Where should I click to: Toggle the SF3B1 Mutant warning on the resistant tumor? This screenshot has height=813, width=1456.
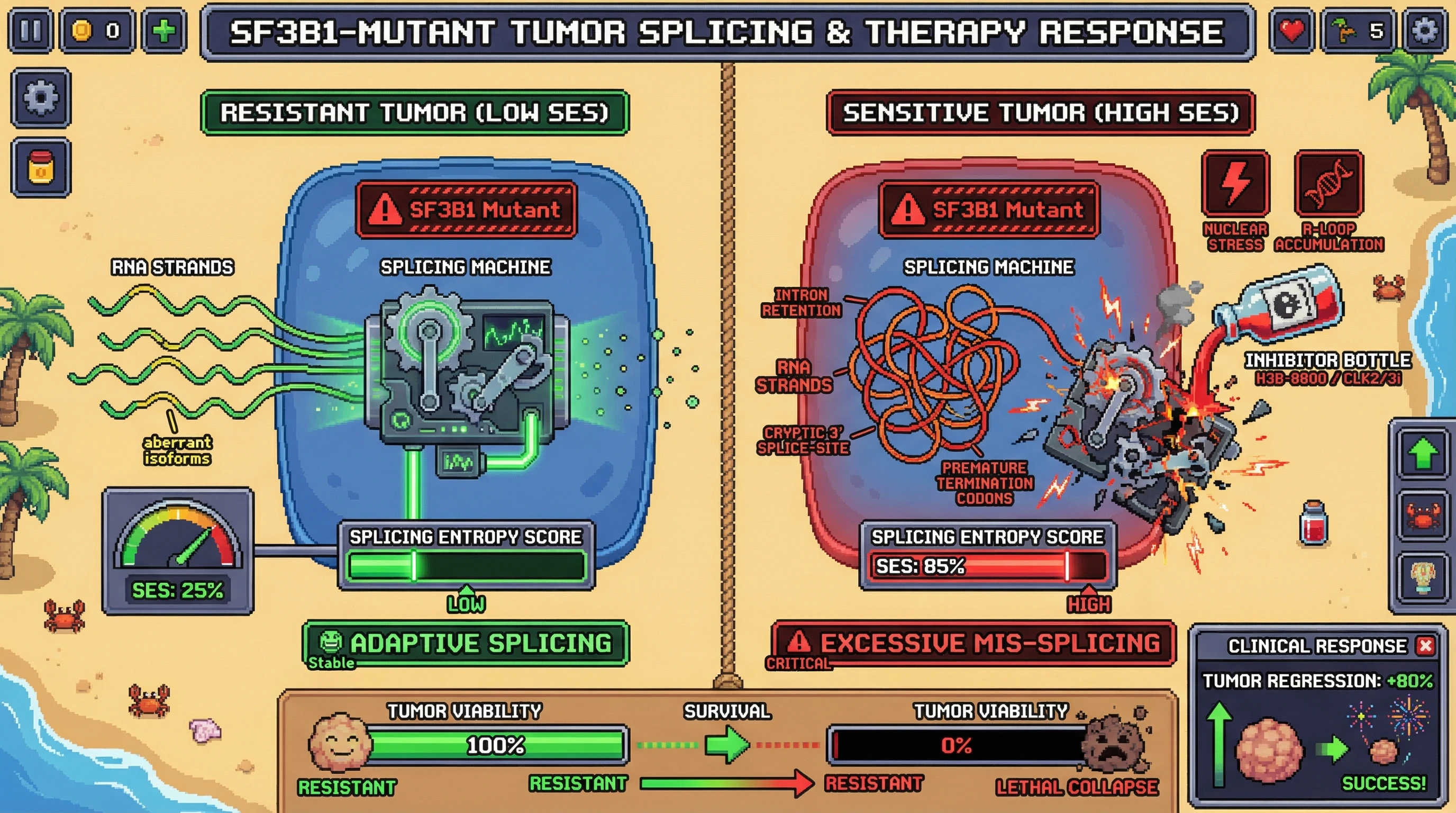(x=465, y=210)
